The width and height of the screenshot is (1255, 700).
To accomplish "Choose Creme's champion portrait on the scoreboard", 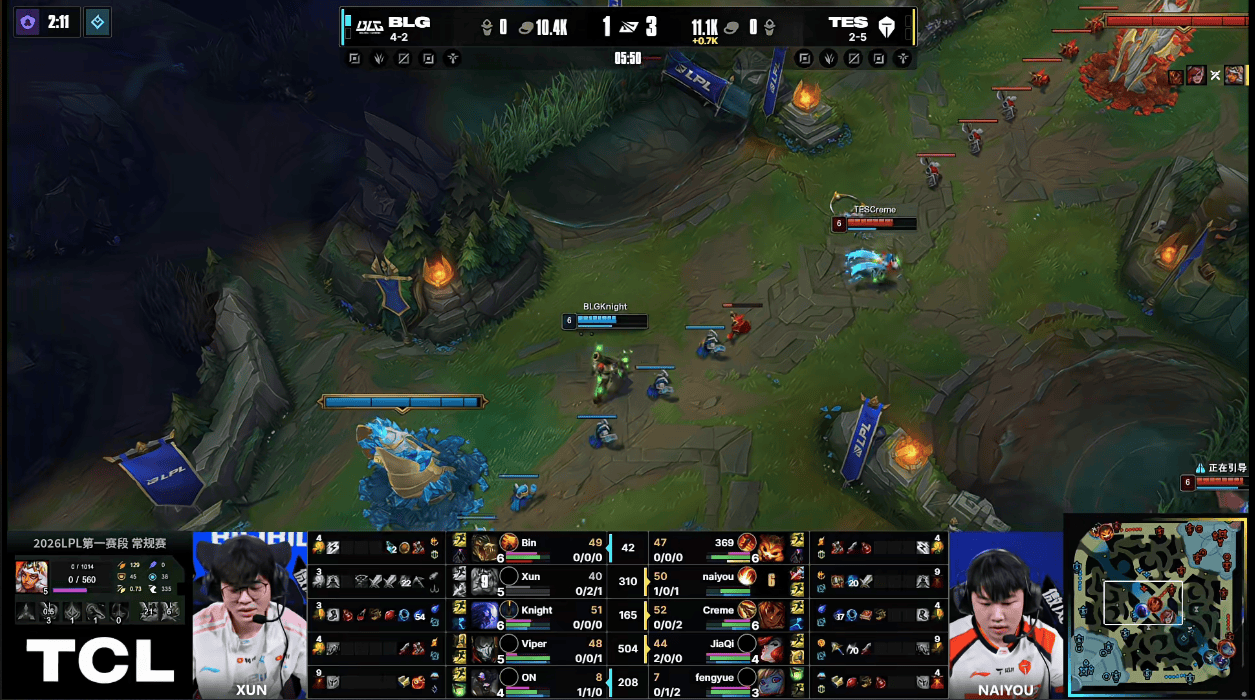I will [770, 616].
